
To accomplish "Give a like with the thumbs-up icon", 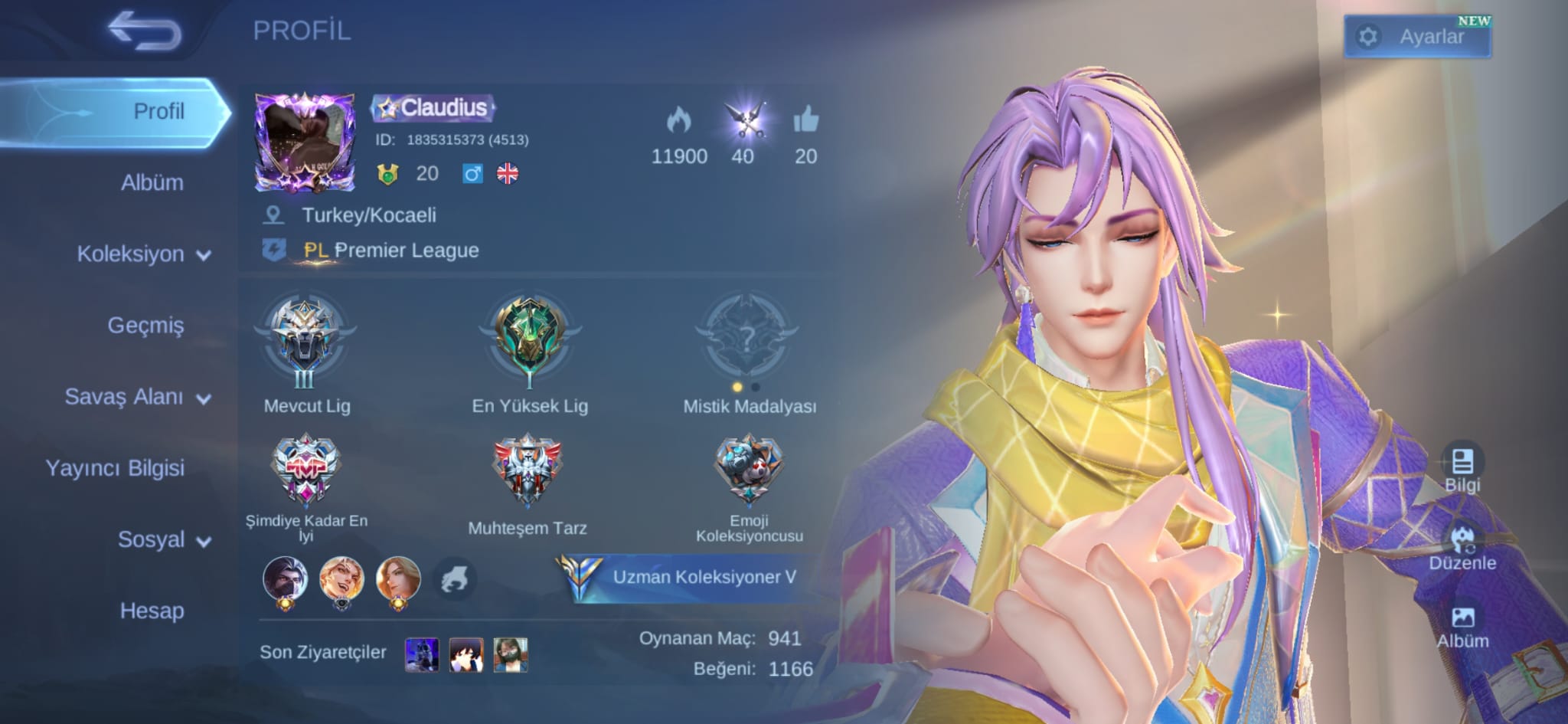I will 805,121.
